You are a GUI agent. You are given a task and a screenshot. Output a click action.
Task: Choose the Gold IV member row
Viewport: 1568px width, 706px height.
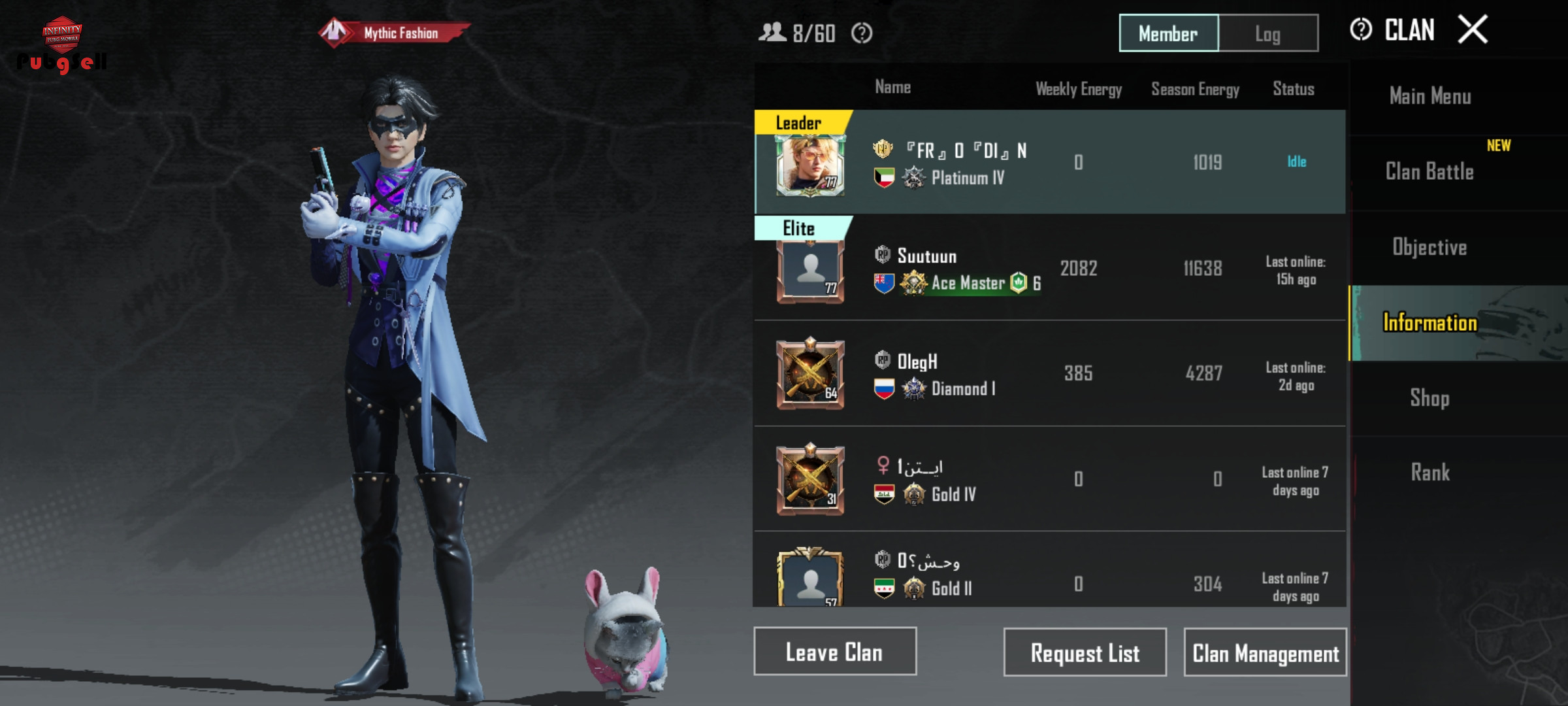point(1049,479)
